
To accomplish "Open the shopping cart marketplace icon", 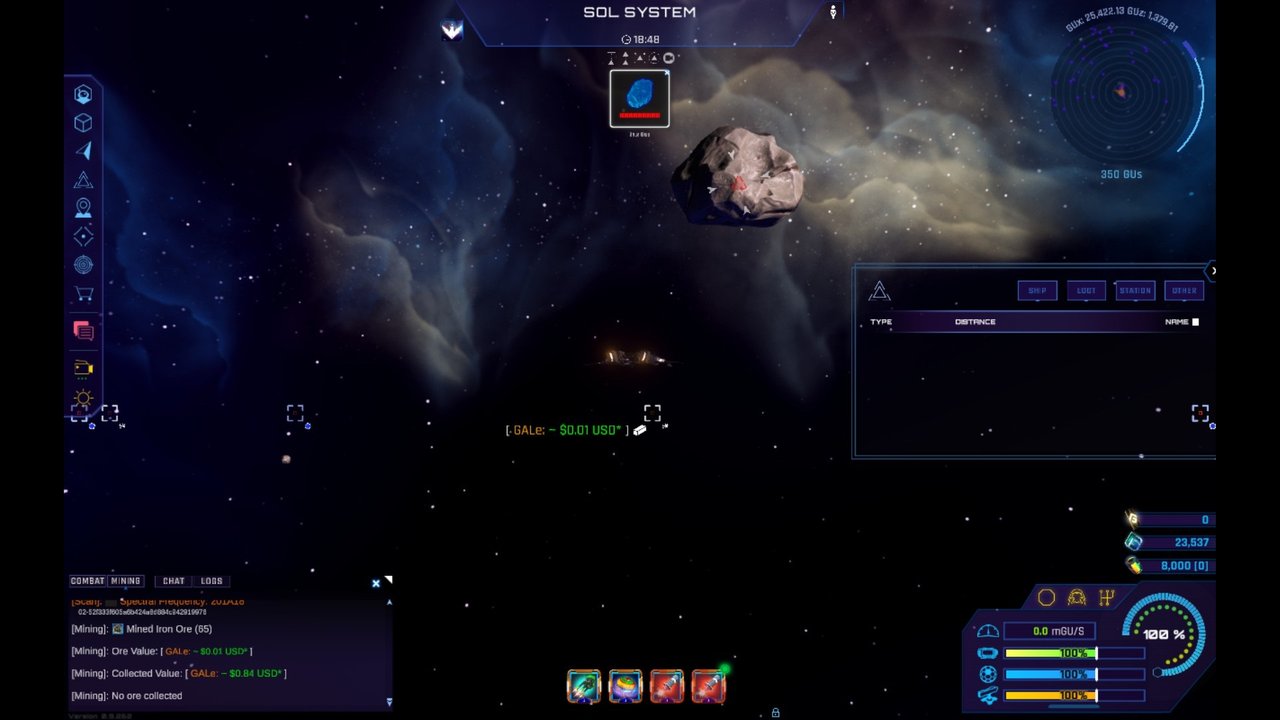I will click(83, 293).
